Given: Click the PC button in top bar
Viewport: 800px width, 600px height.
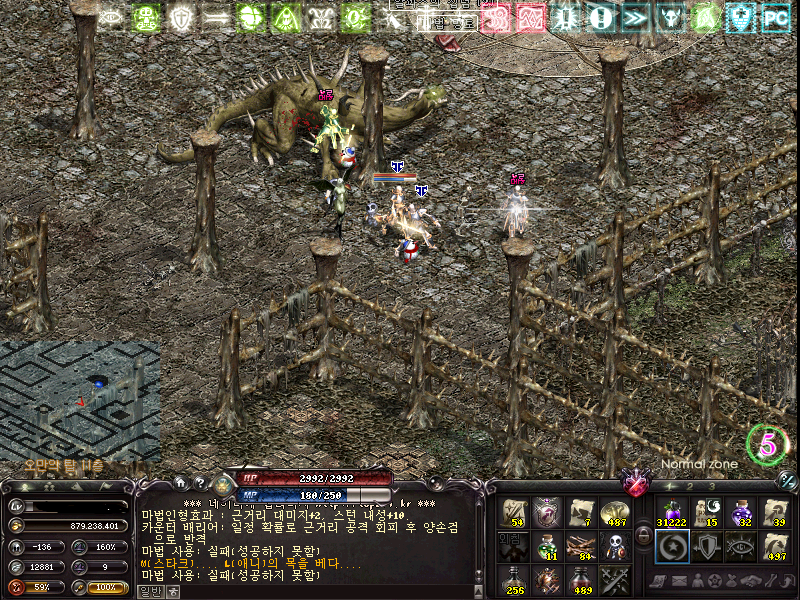Looking at the screenshot, I should point(775,17).
